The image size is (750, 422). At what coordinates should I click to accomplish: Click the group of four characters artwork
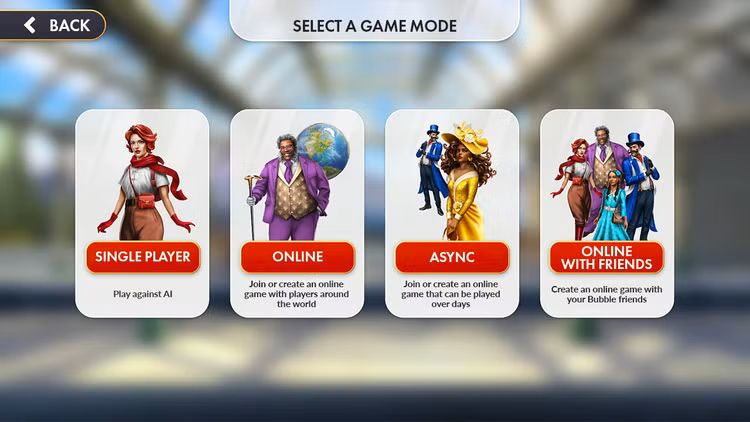click(607, 185)
